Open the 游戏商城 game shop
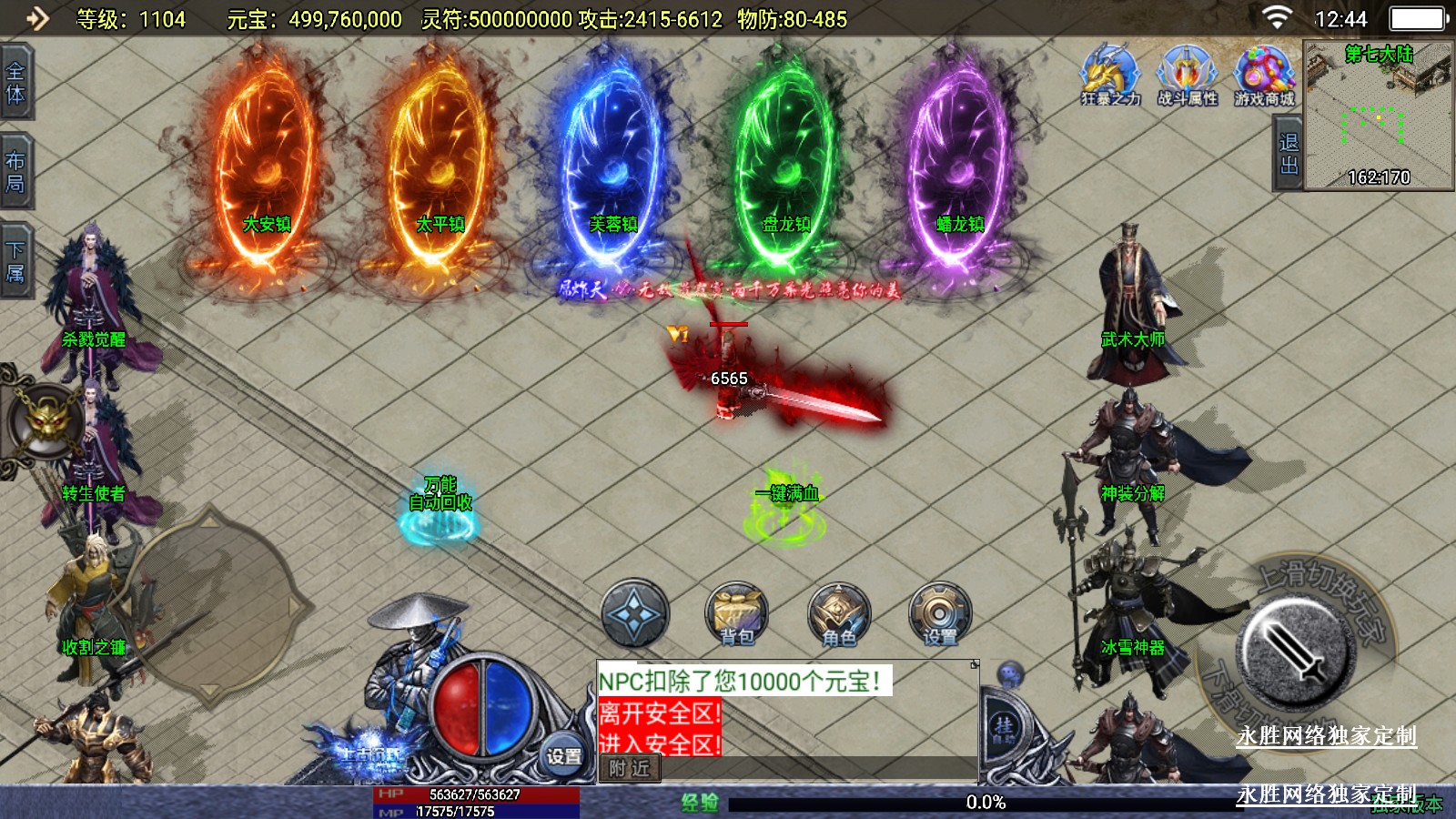Screen dimensions: 1456x819 (1264, 75)
